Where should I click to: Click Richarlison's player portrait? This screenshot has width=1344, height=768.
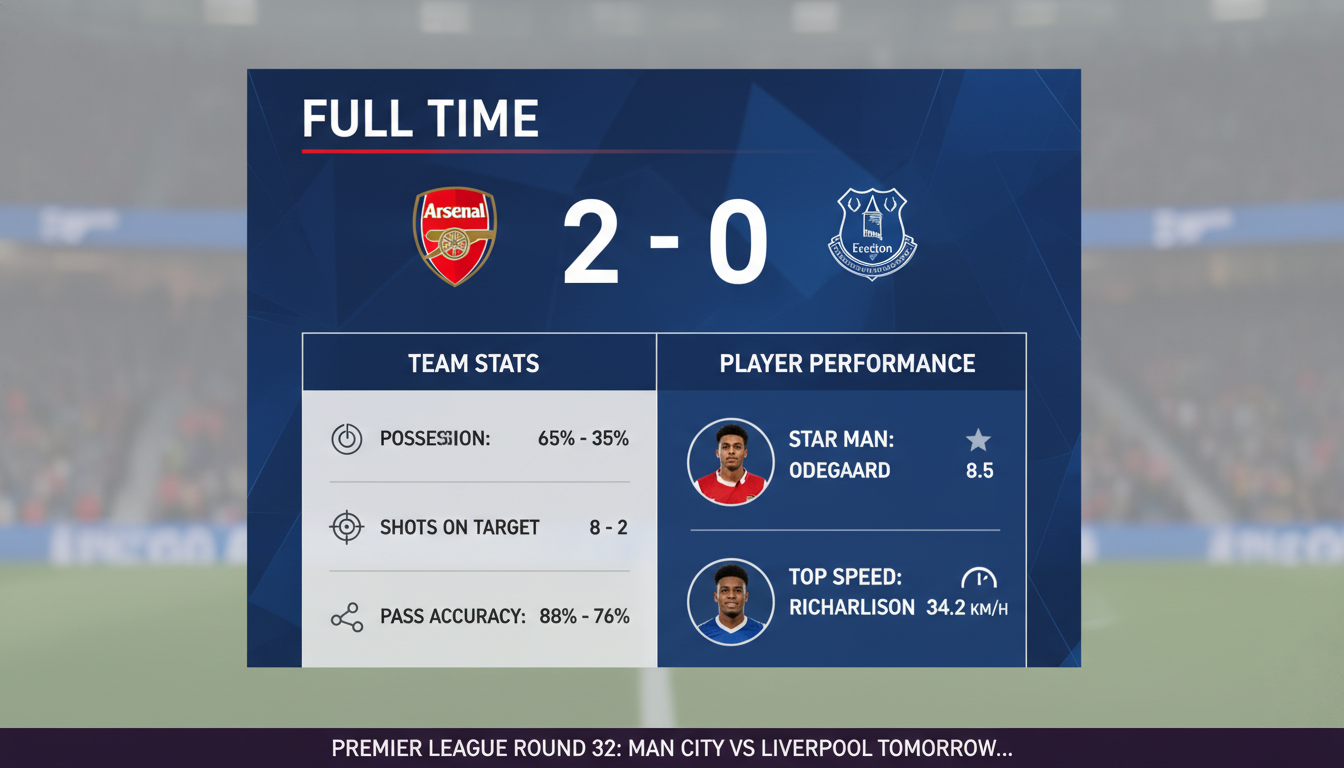[x=730, y=600]
